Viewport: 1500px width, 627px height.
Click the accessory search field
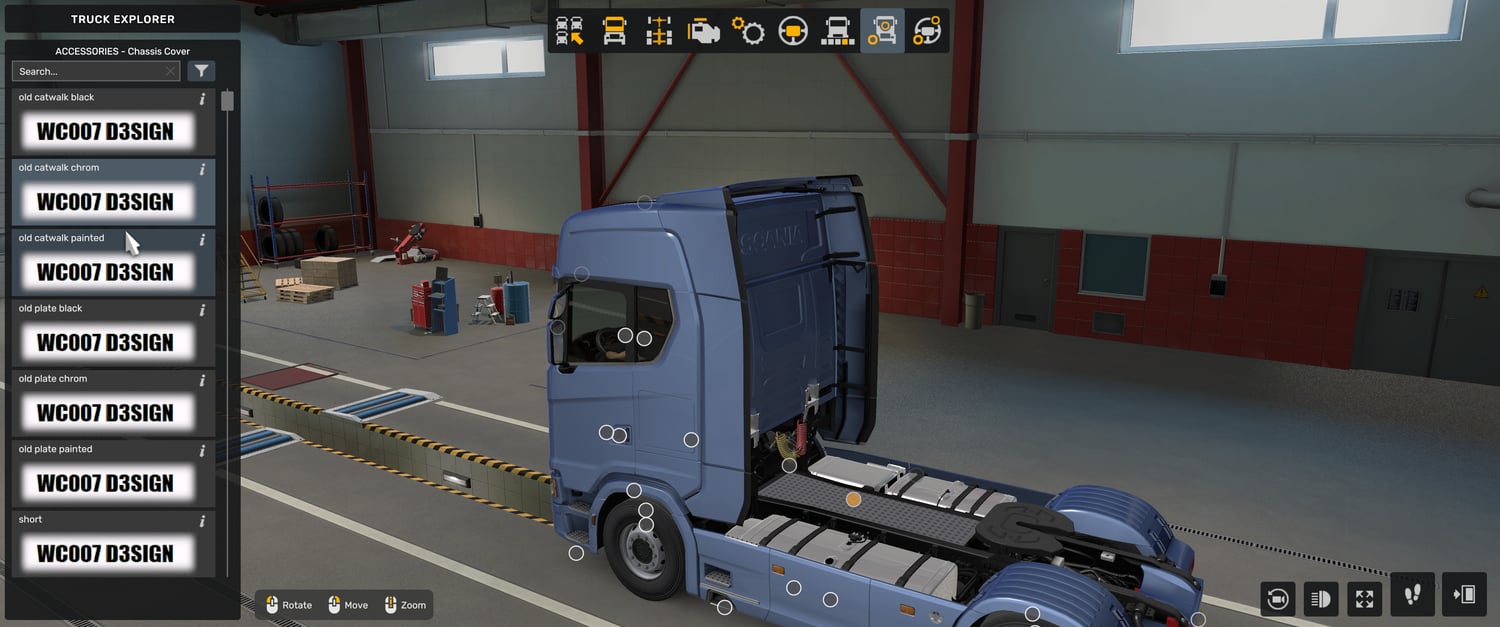click(90, 71)
